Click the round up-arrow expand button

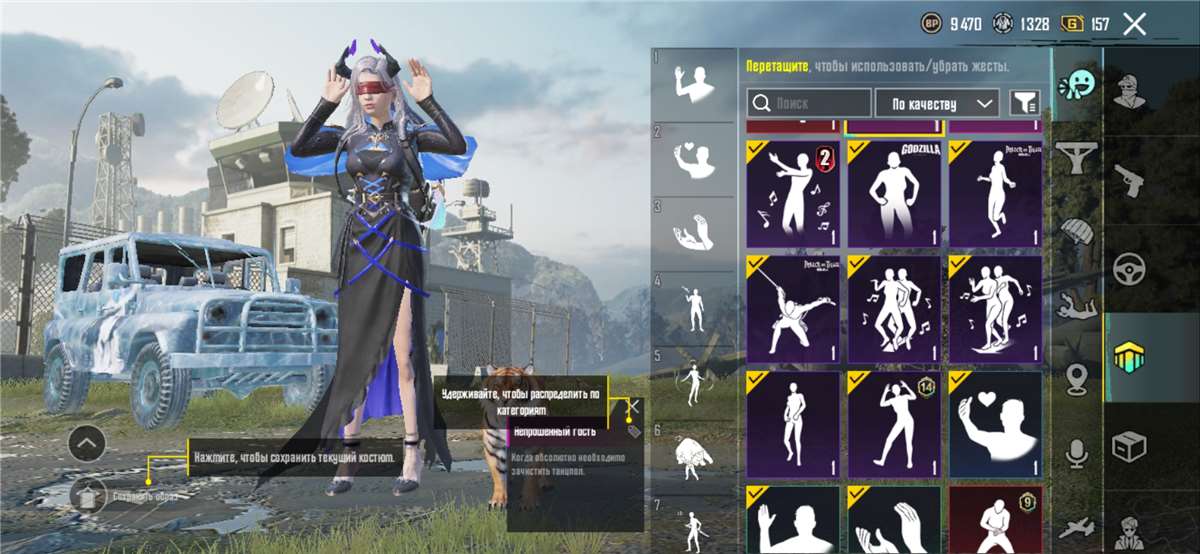tap(88, 443)
